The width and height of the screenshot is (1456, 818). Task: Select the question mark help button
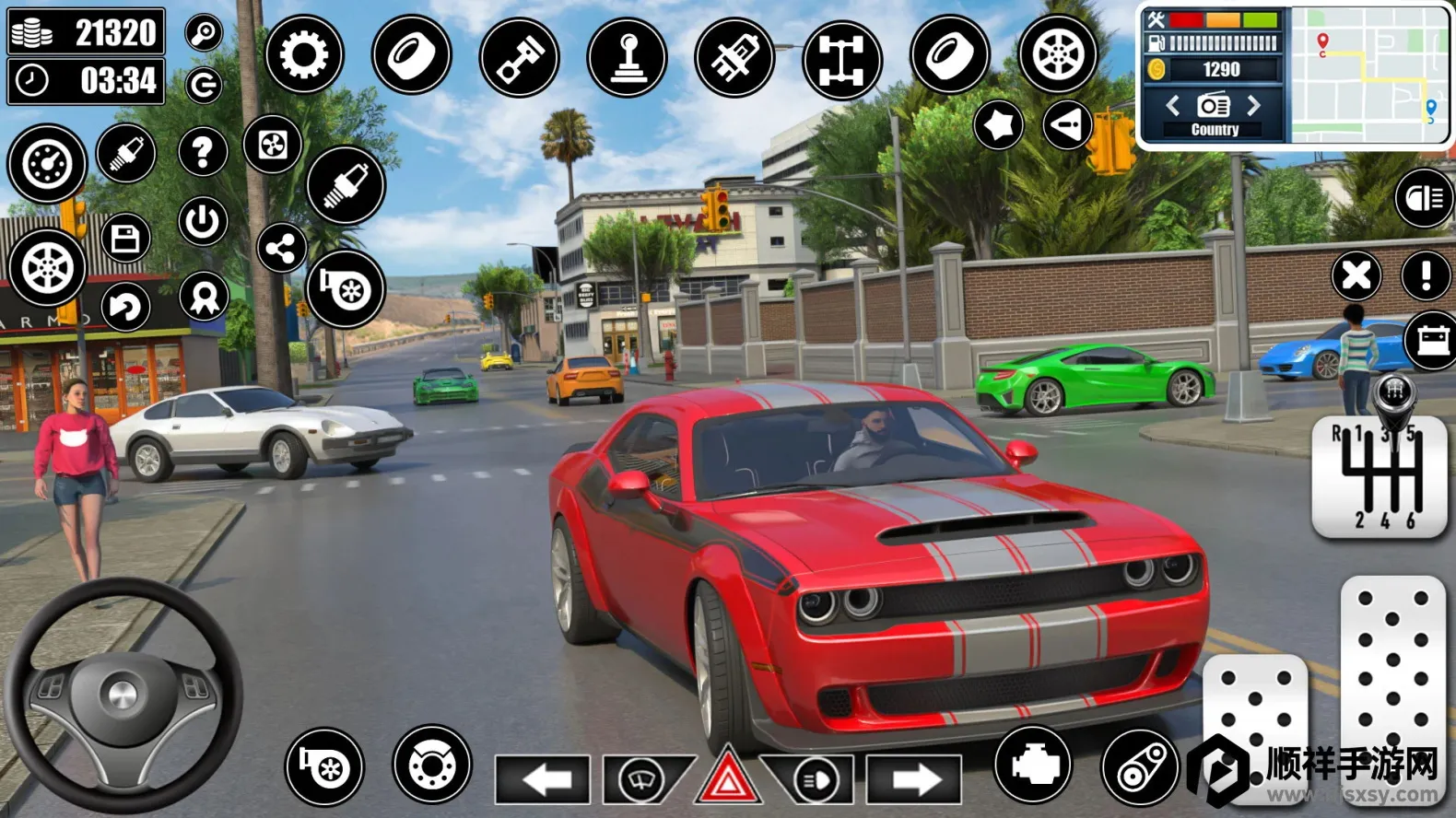click(203, 151)
